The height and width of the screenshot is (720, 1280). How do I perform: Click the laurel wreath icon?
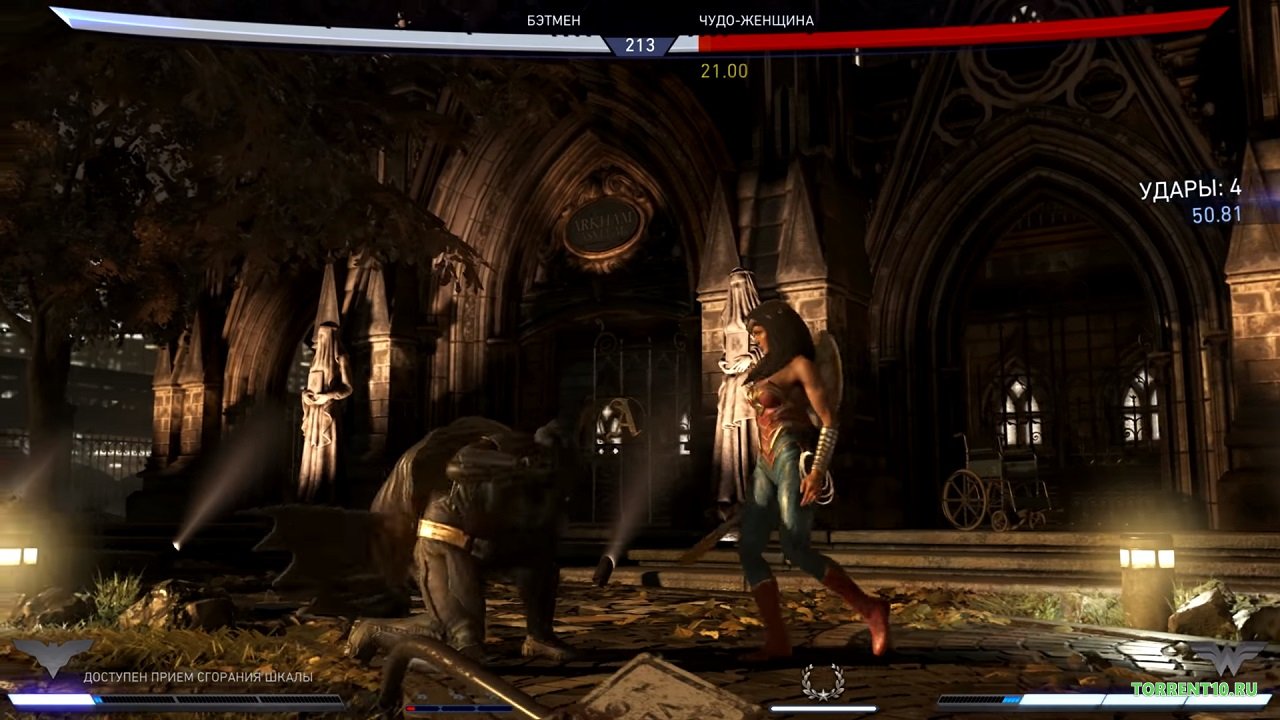(x=822, y=682)
